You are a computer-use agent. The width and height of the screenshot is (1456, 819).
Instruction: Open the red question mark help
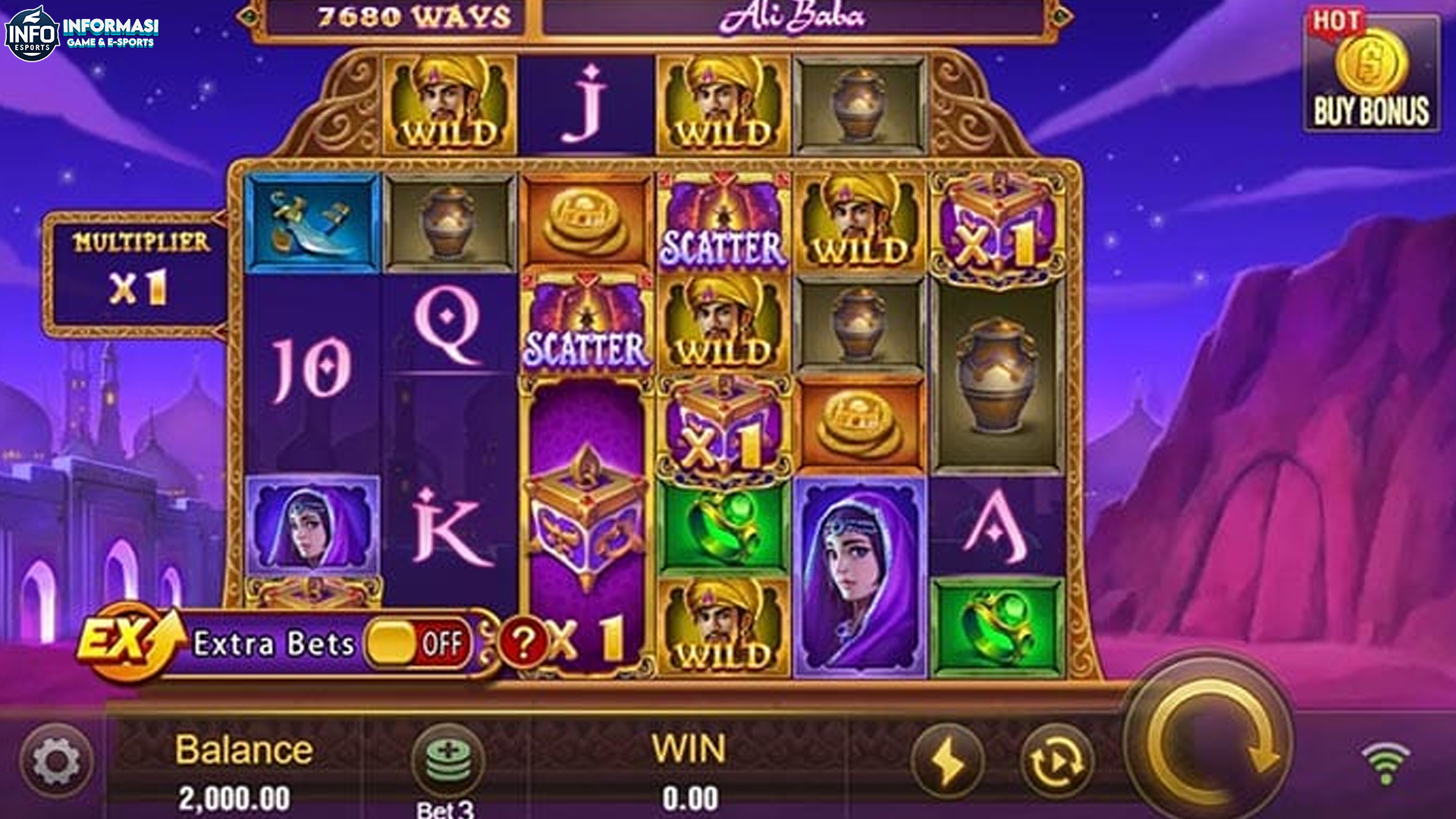point(522,643)
